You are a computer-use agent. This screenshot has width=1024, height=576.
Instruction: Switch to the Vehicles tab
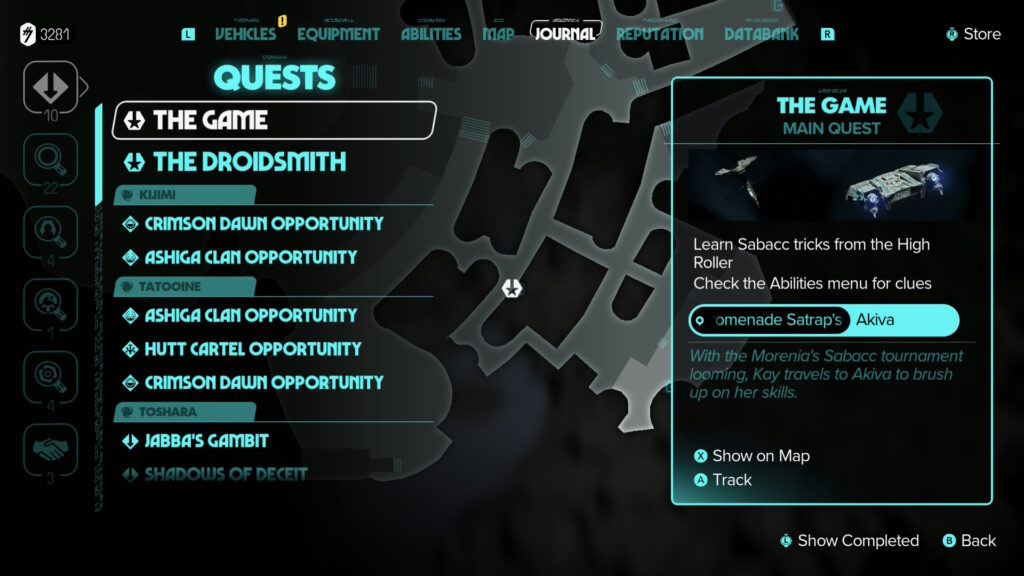[x=245, y=34]
